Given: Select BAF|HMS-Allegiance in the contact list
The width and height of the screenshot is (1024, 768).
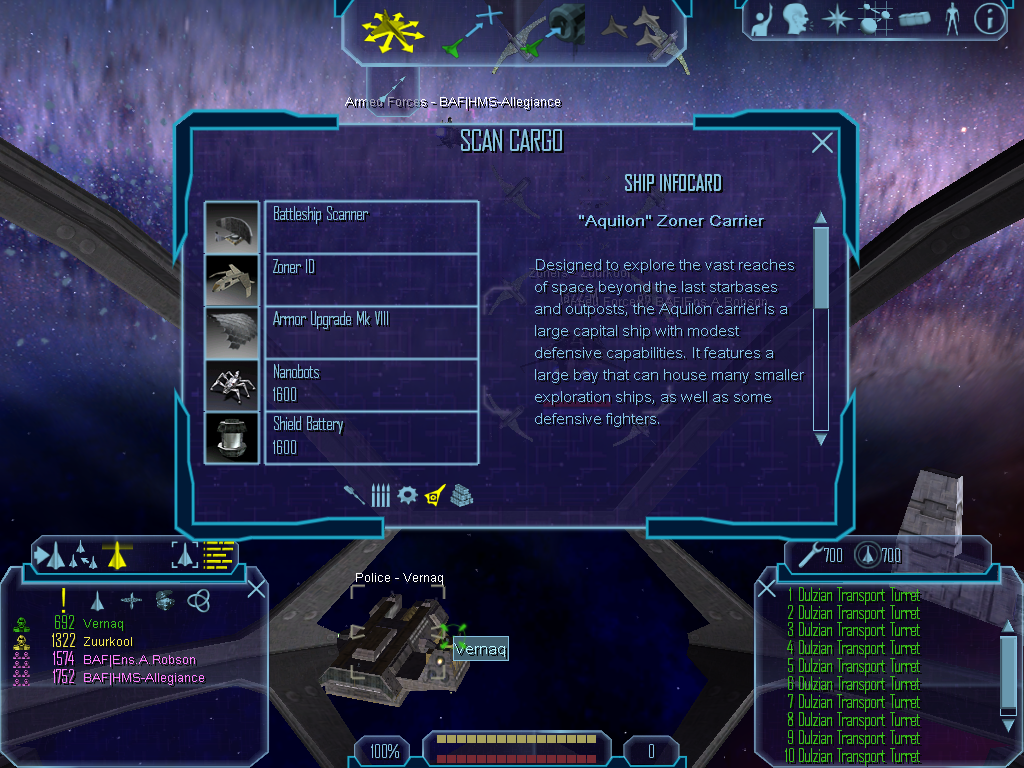Looking at the screenshot, I should [x=144, y=678].
